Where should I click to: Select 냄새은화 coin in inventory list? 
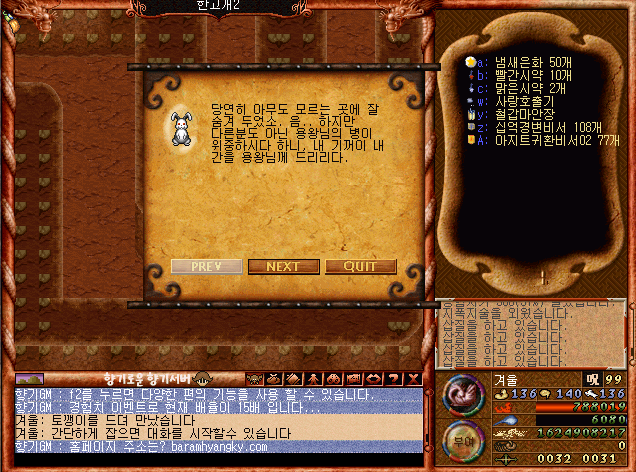516,62
